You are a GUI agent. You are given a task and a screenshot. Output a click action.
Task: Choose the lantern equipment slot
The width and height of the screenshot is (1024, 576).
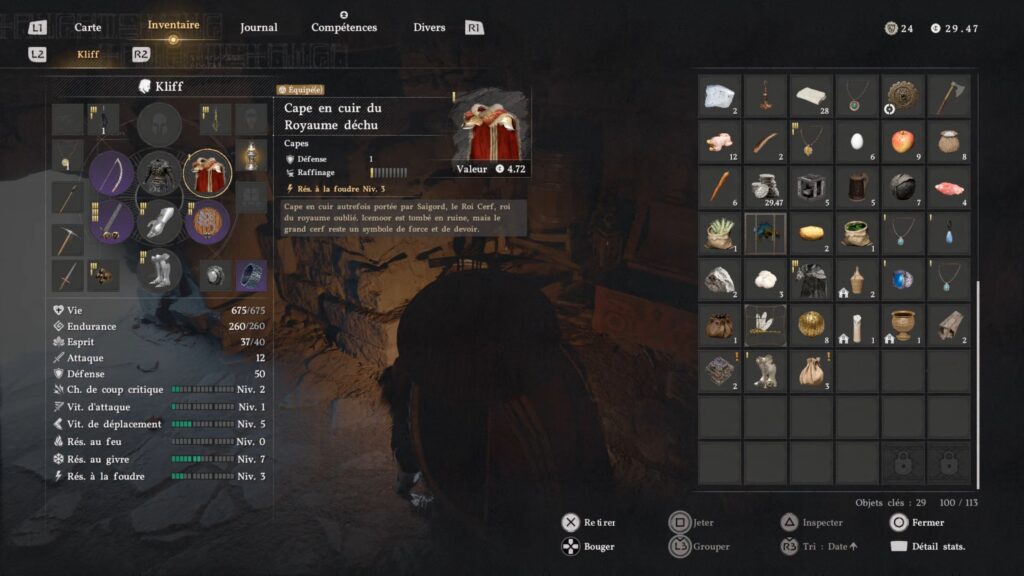tap(251, 155)
